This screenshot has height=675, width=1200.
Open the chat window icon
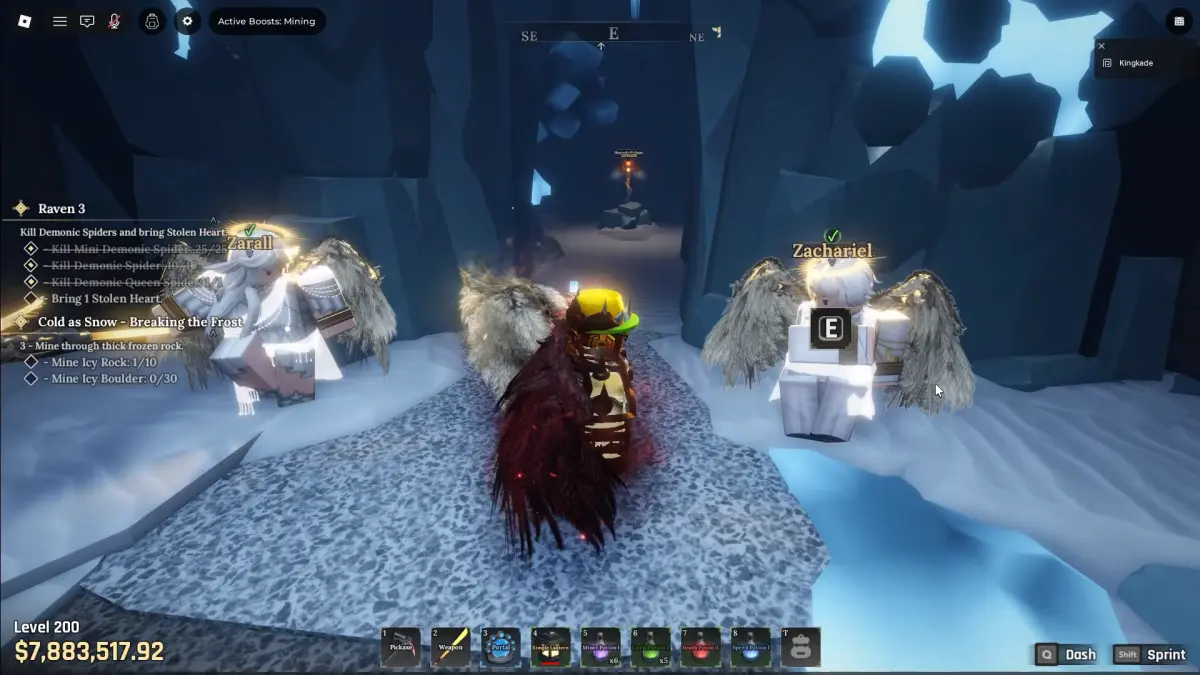(87, 21)
